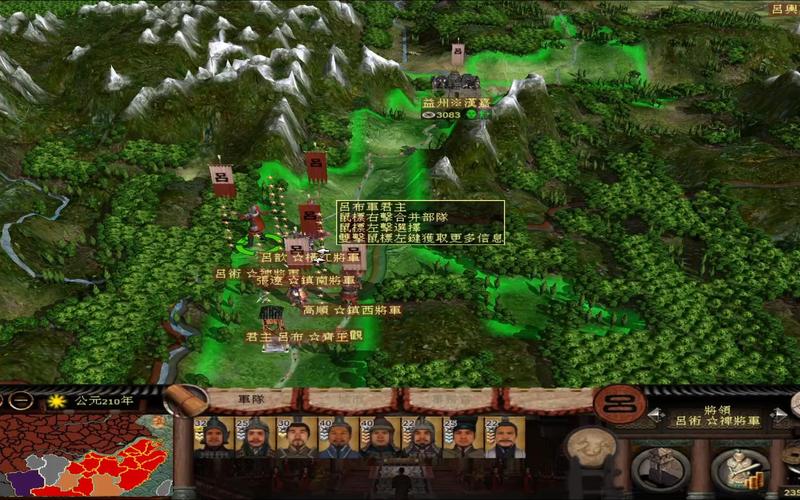The height and width of the screenshot is (500, 800).
Task: Show the next general with the right arrow
Action: pyautogui.click(x=778, y=413)
